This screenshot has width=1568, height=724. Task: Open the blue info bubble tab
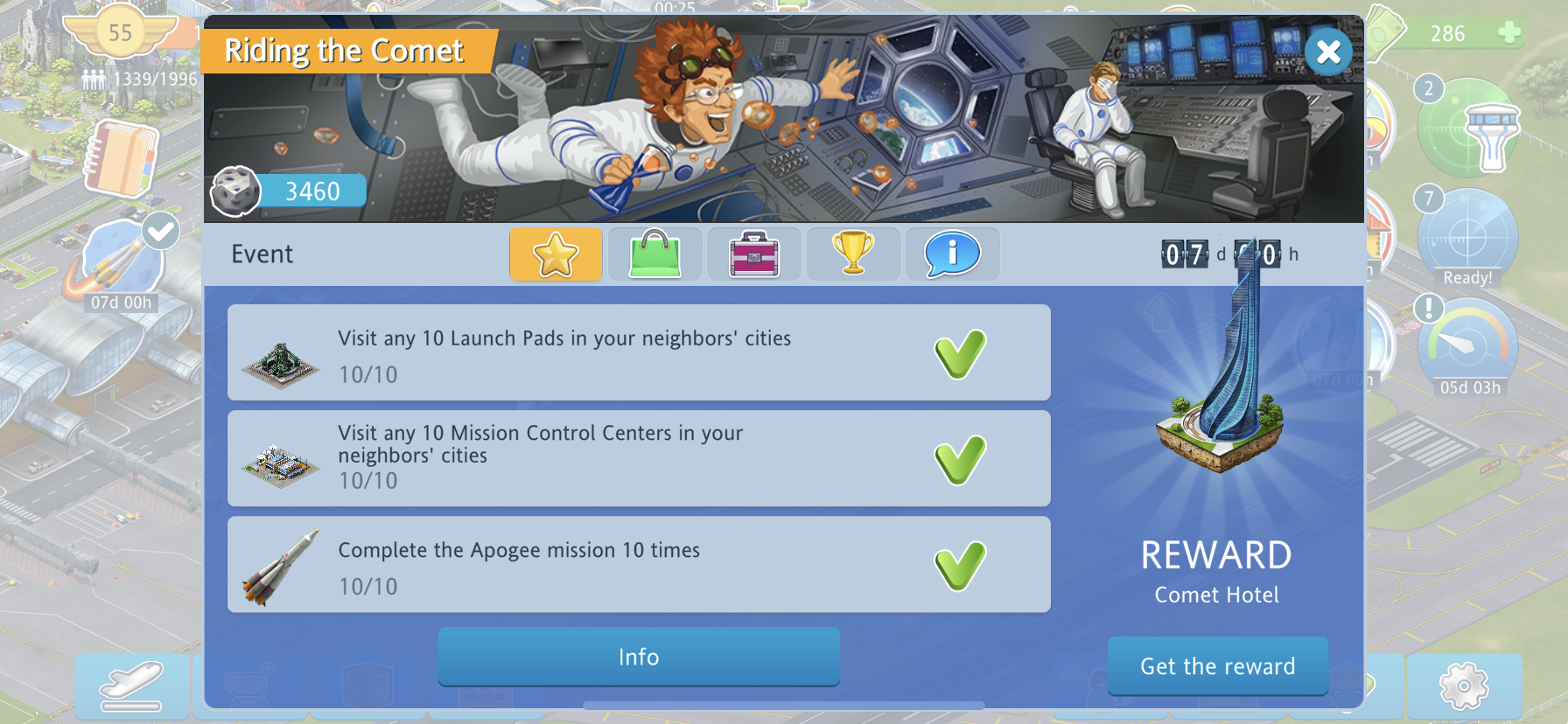click(952, 254)
